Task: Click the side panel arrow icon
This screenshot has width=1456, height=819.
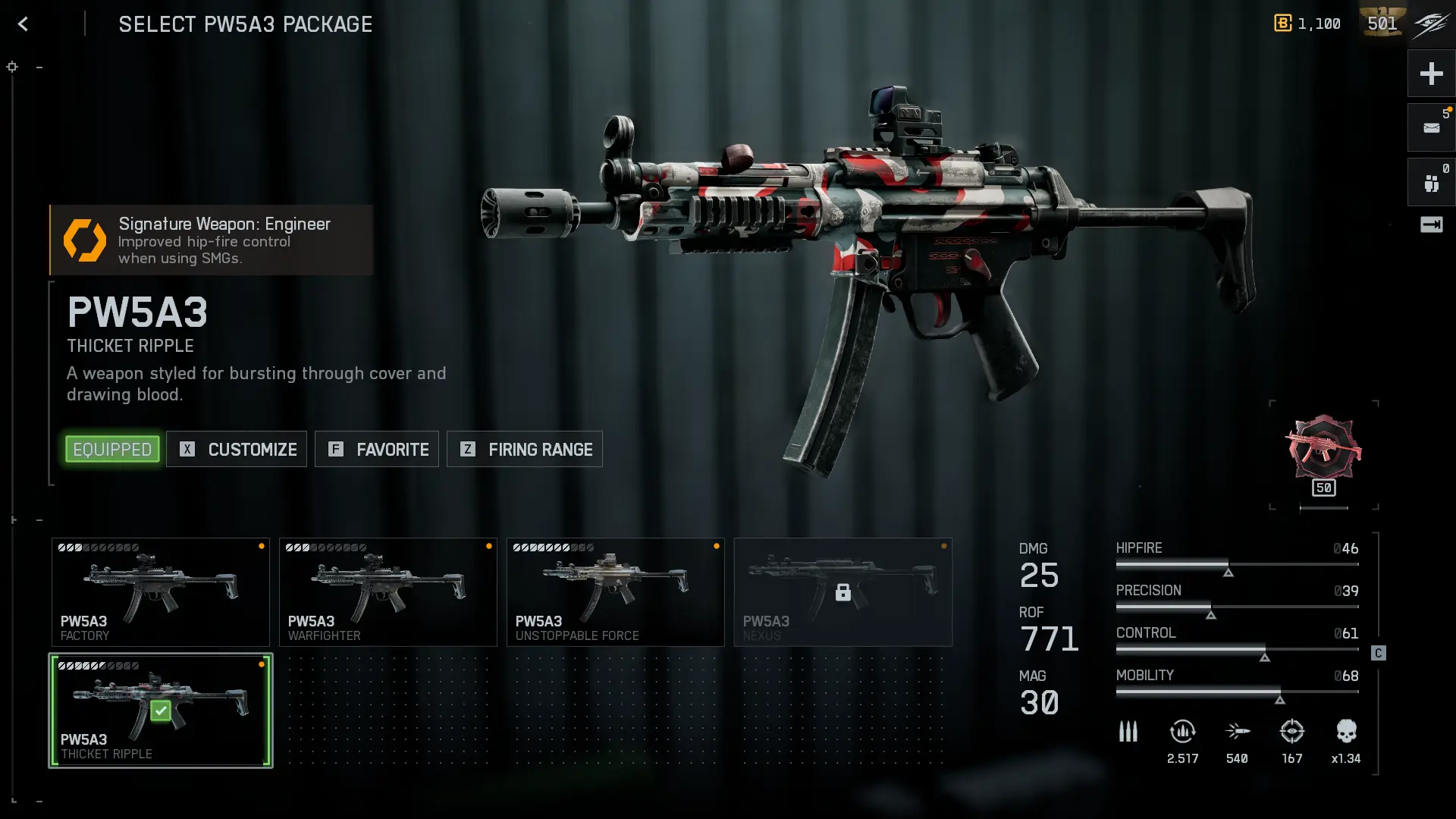Action: click(1431, 224)
